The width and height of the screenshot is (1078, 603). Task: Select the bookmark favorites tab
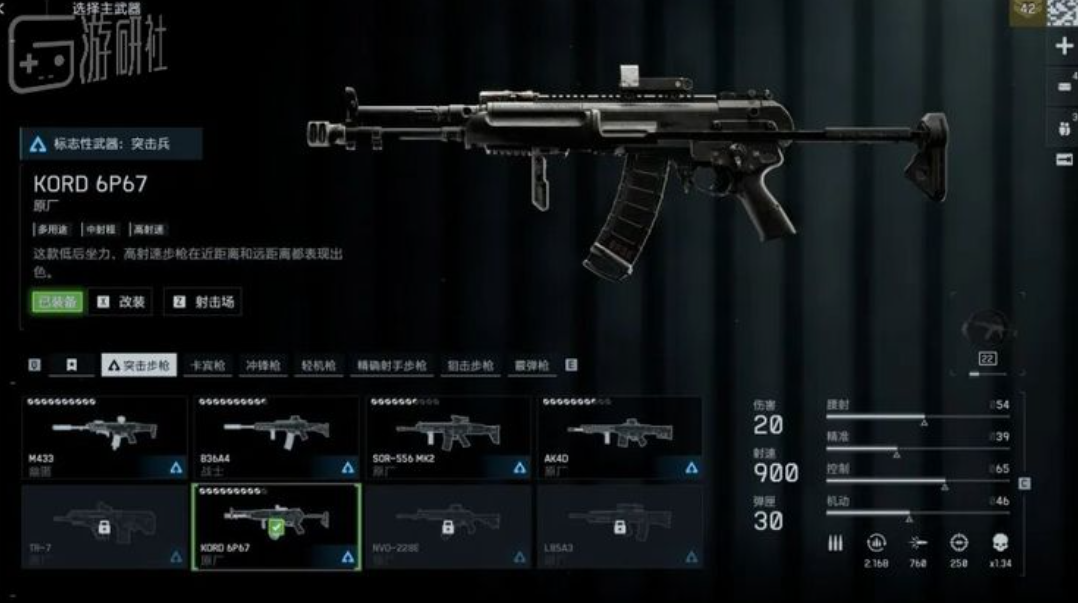click(x=72, y=366)
